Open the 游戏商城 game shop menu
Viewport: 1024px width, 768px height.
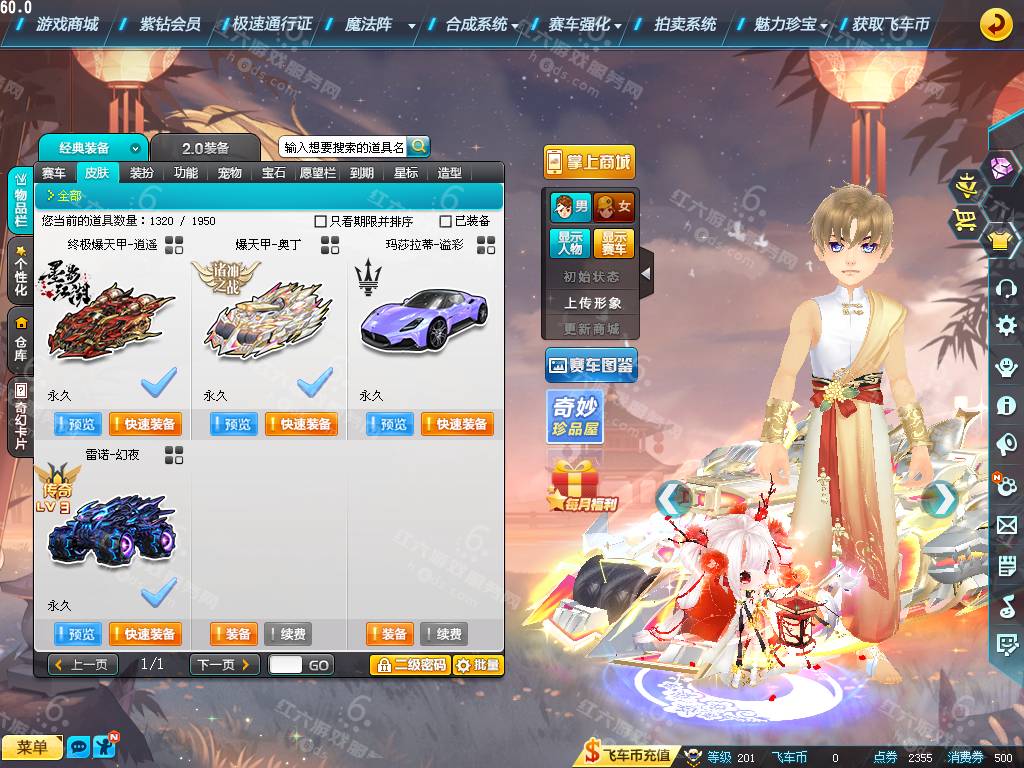coord(67,24)
